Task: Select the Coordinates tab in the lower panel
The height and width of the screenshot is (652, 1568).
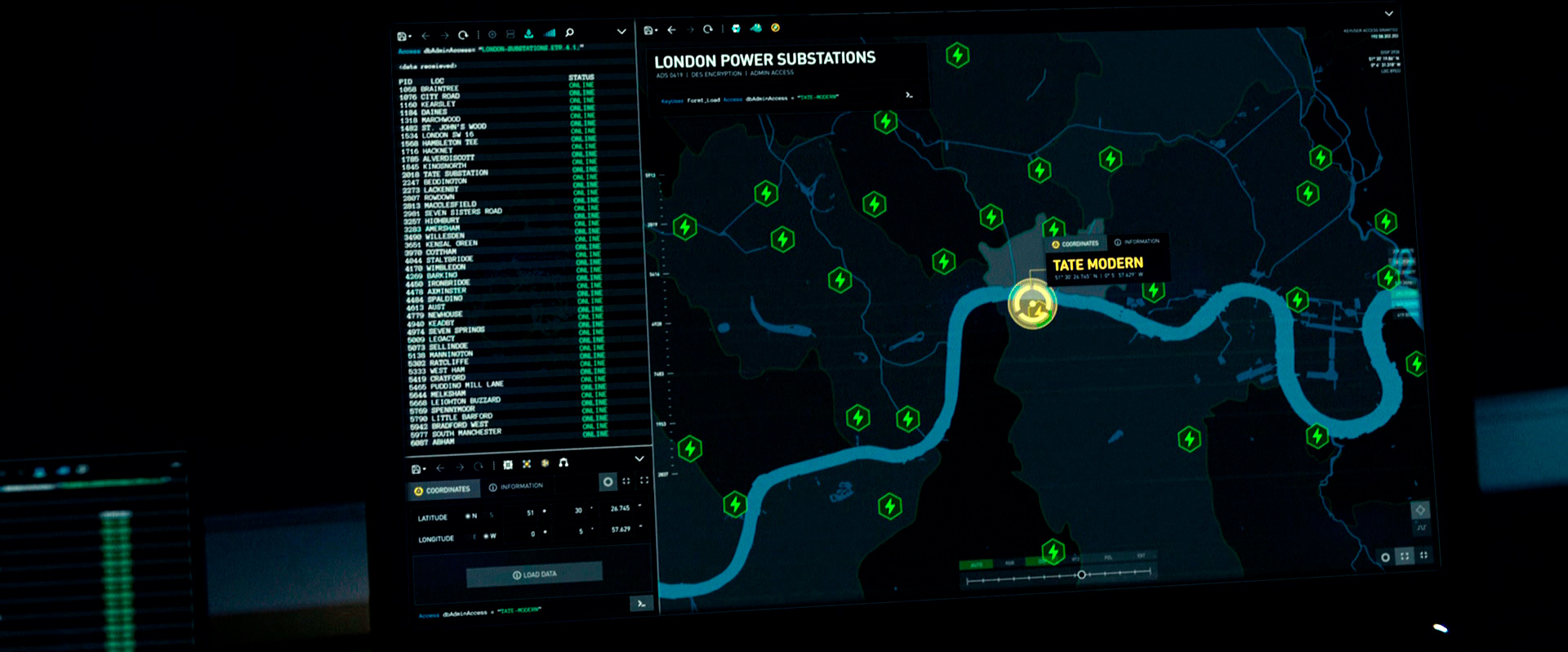Action: tap(442, 490)
